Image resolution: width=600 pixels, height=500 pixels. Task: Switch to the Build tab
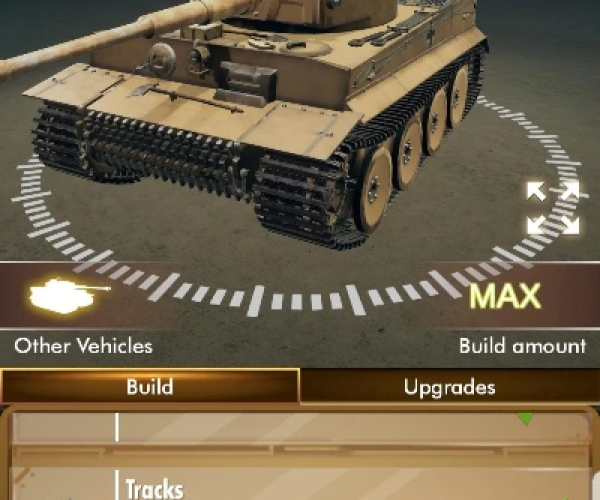pyautogui.click(x=150, y=386)
